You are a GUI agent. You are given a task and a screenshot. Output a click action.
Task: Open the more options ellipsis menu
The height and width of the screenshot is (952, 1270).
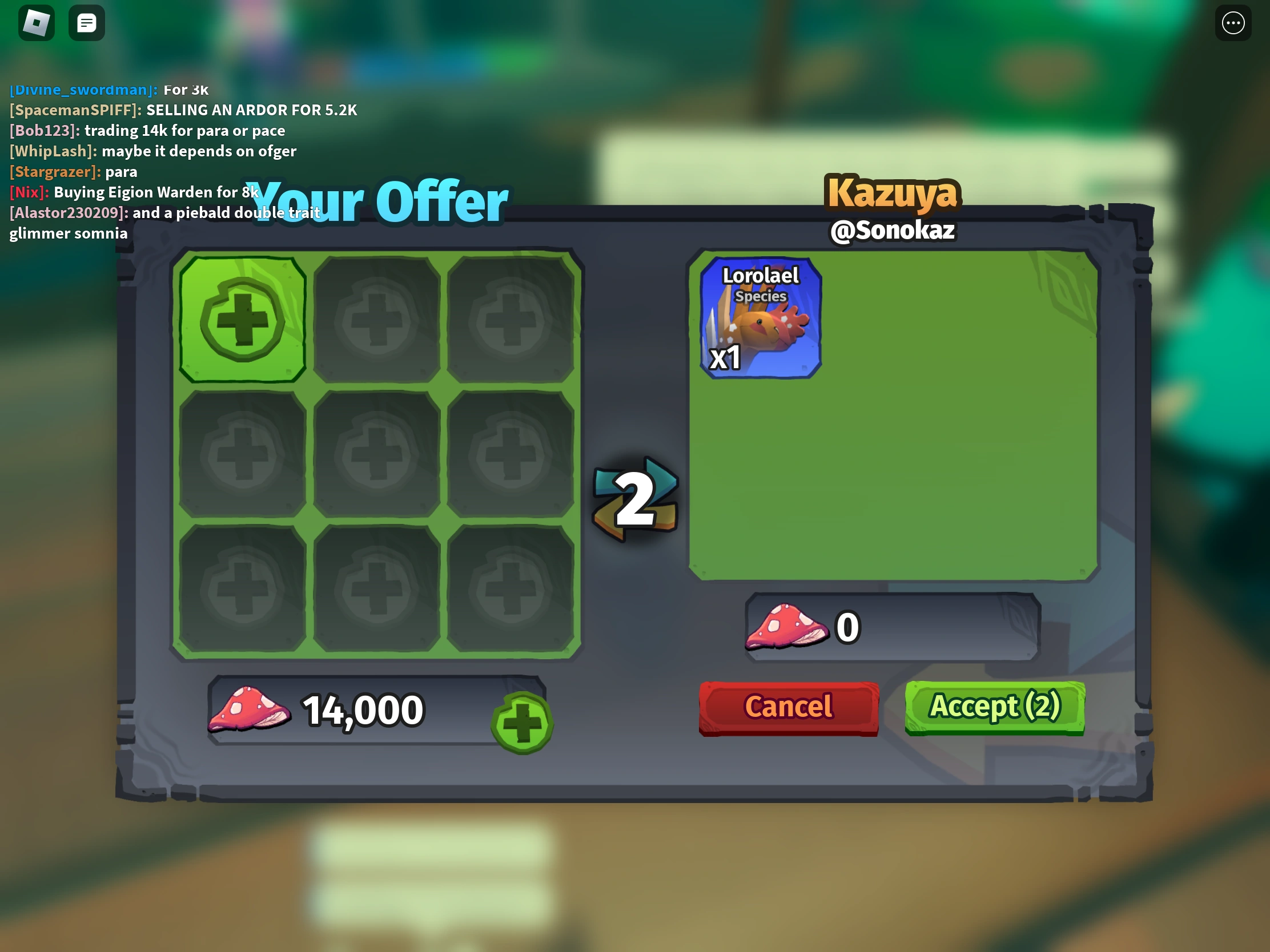coord(1233,22)
